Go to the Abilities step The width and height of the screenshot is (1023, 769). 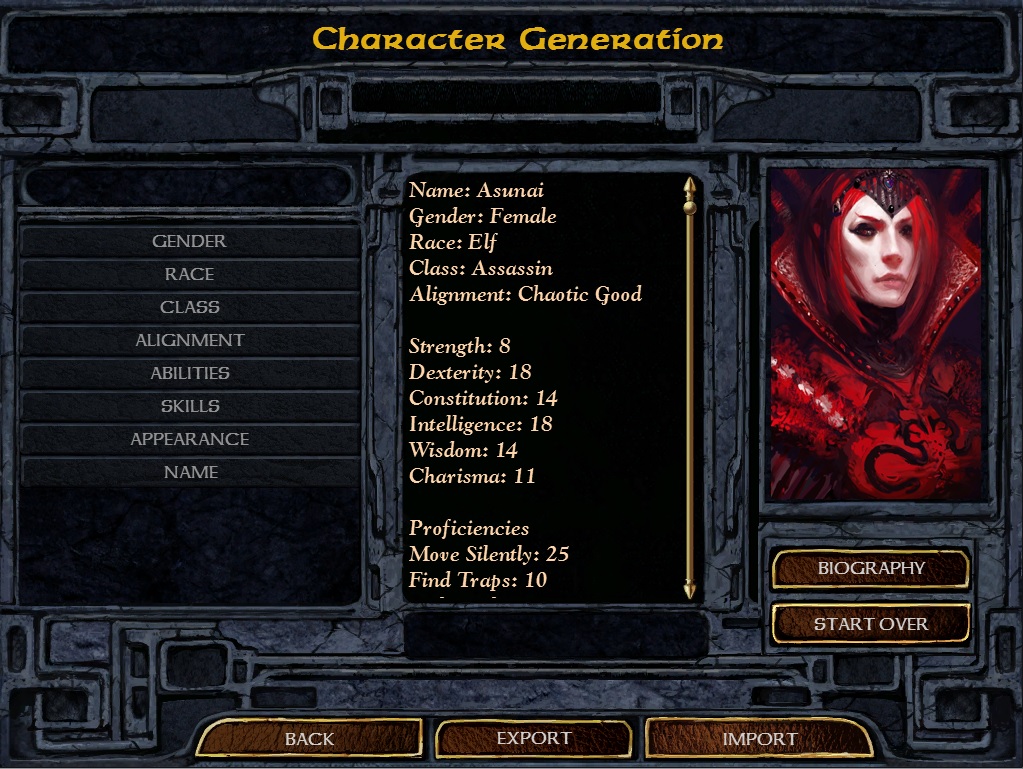pos(189,373)
